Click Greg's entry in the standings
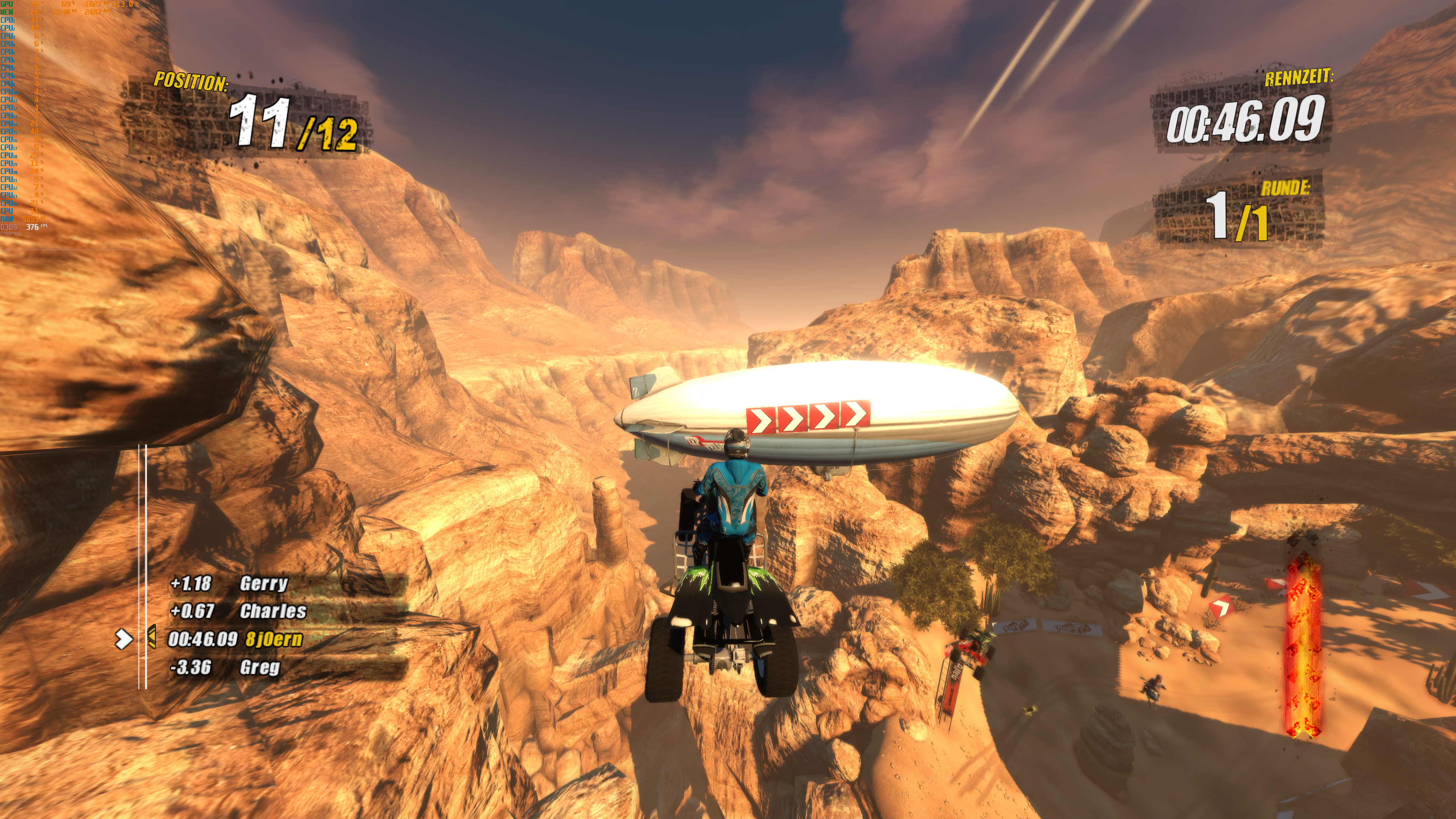1456x819 pixels. point(259,667)
